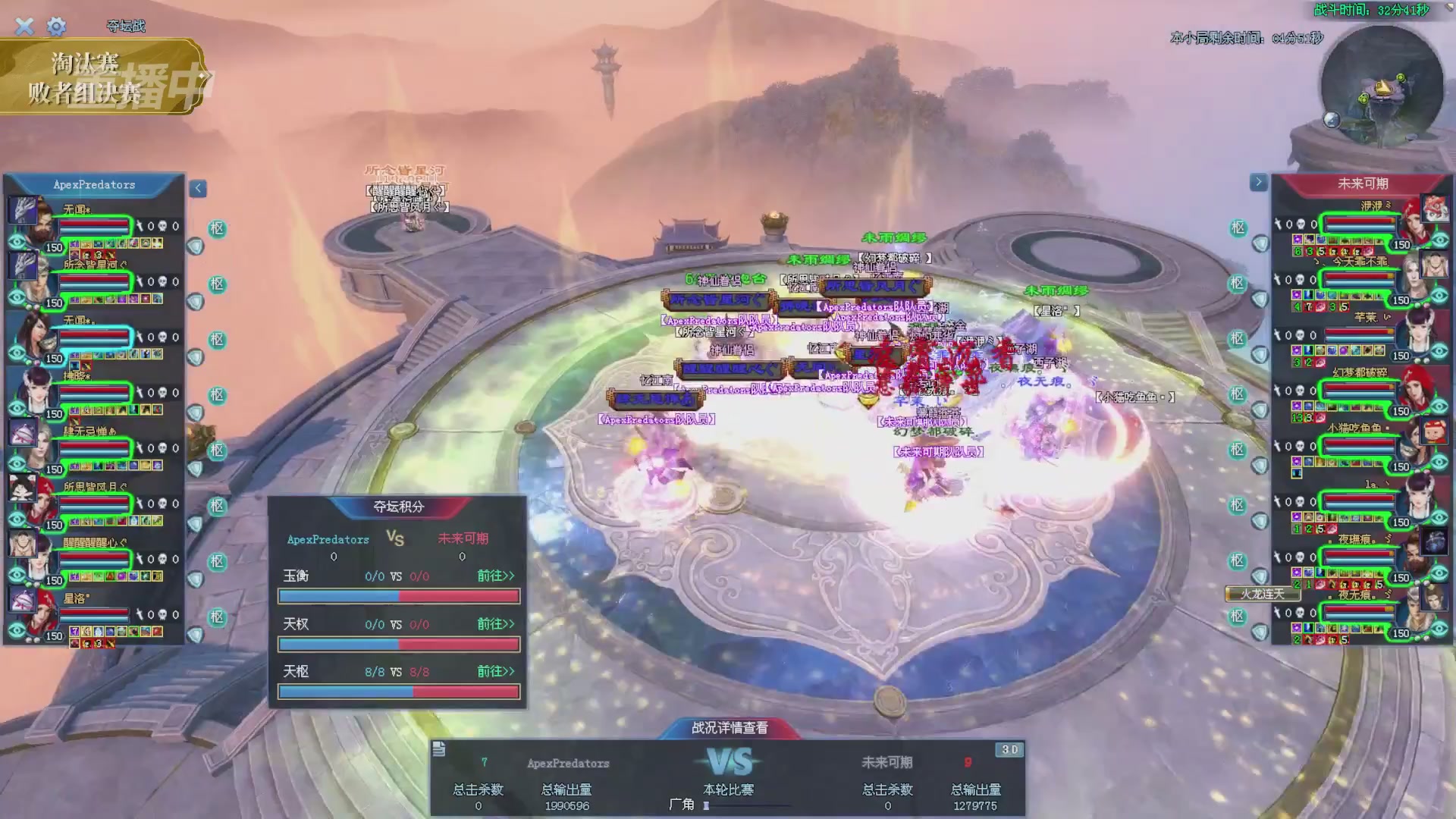This screenshot has height=819, width=1456.
Task: Open the document icon in the battle panel
Action: click(439, 750)
